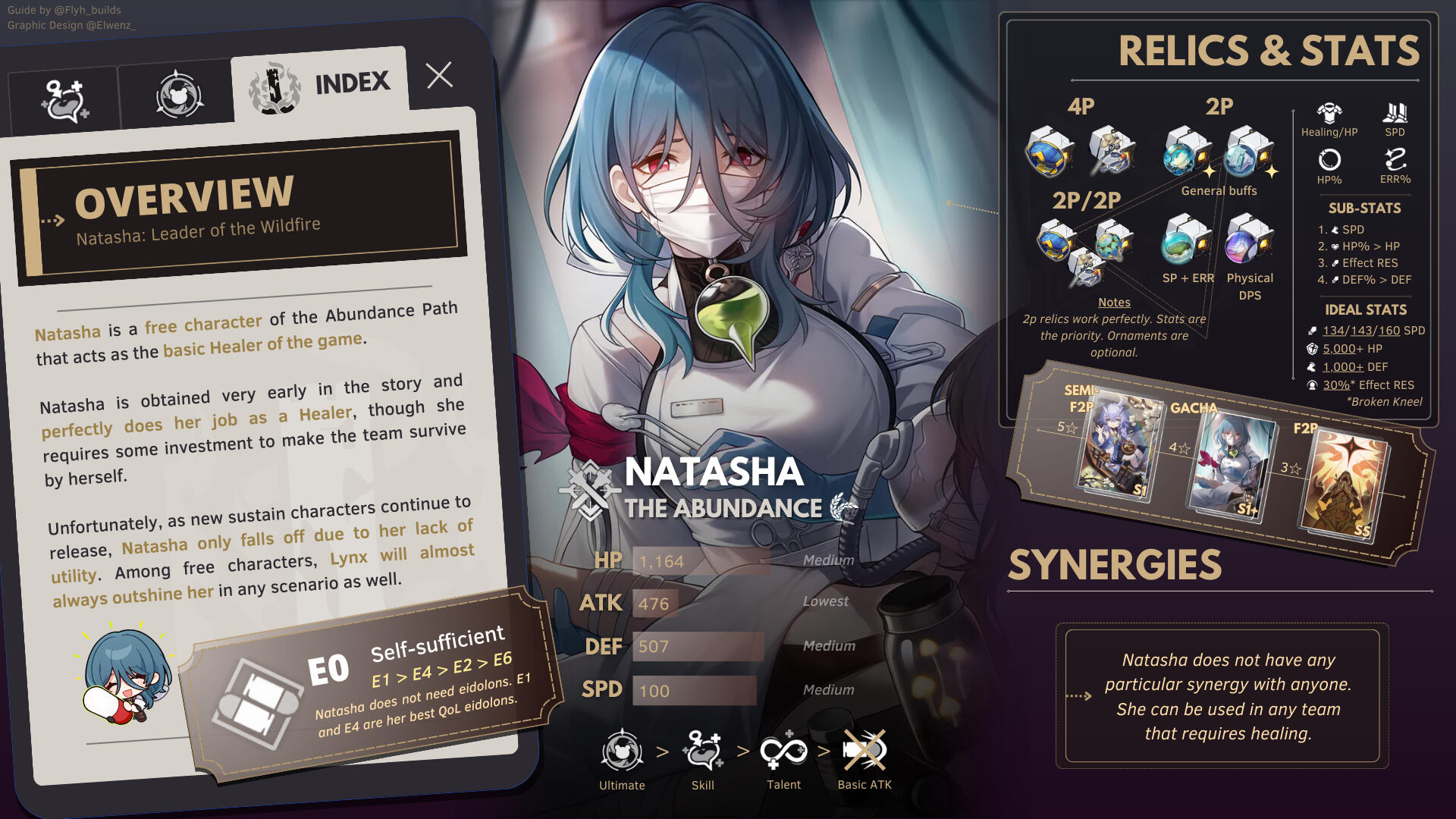Open the underlined Notes link

(1114, 302)
